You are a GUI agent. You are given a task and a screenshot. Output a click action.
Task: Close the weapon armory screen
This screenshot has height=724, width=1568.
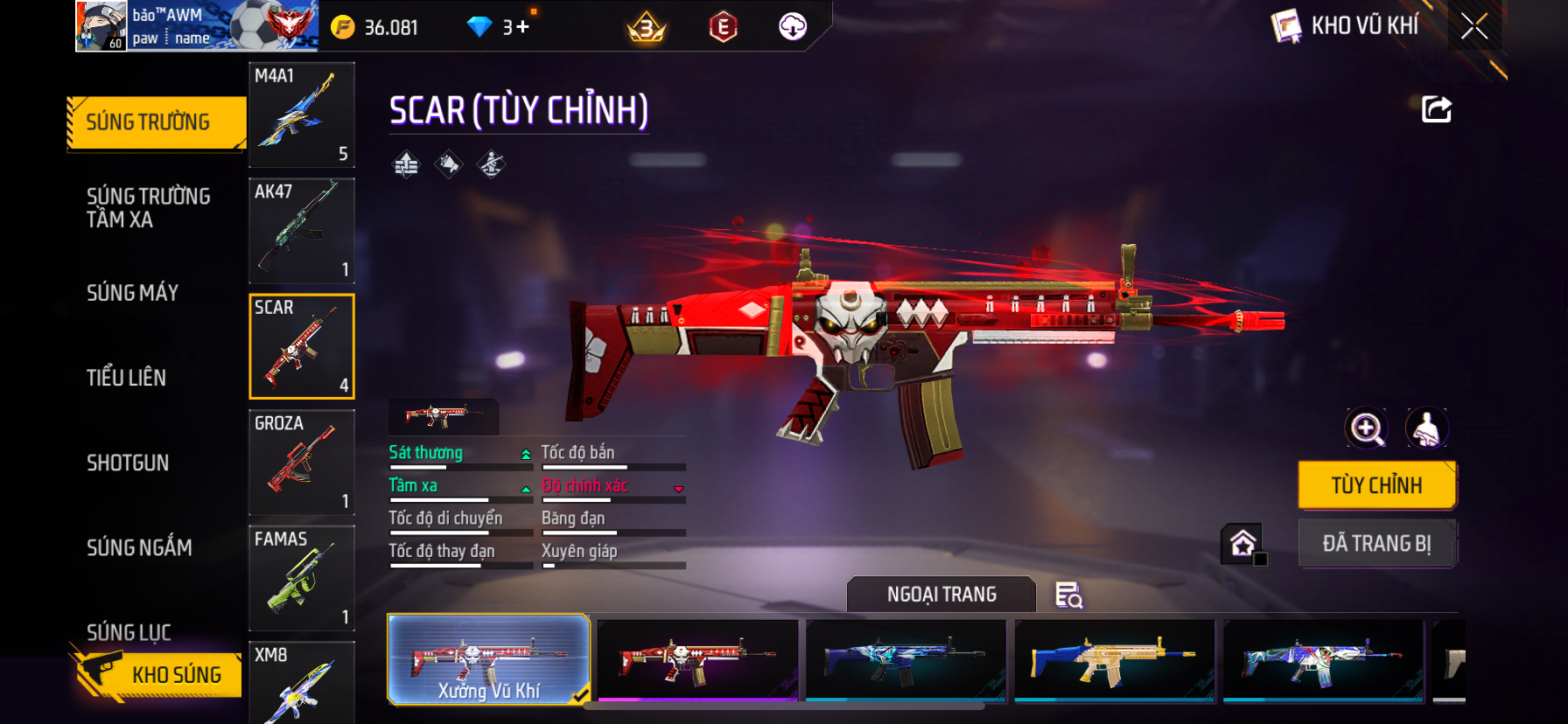coord(1474,26)
